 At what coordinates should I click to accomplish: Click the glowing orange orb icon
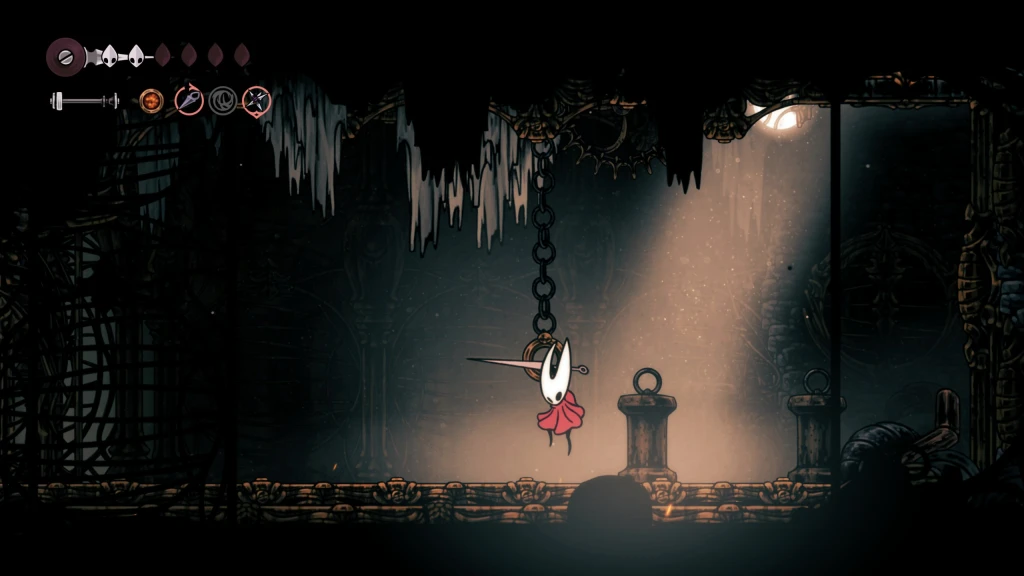click(x=152, y=100)
